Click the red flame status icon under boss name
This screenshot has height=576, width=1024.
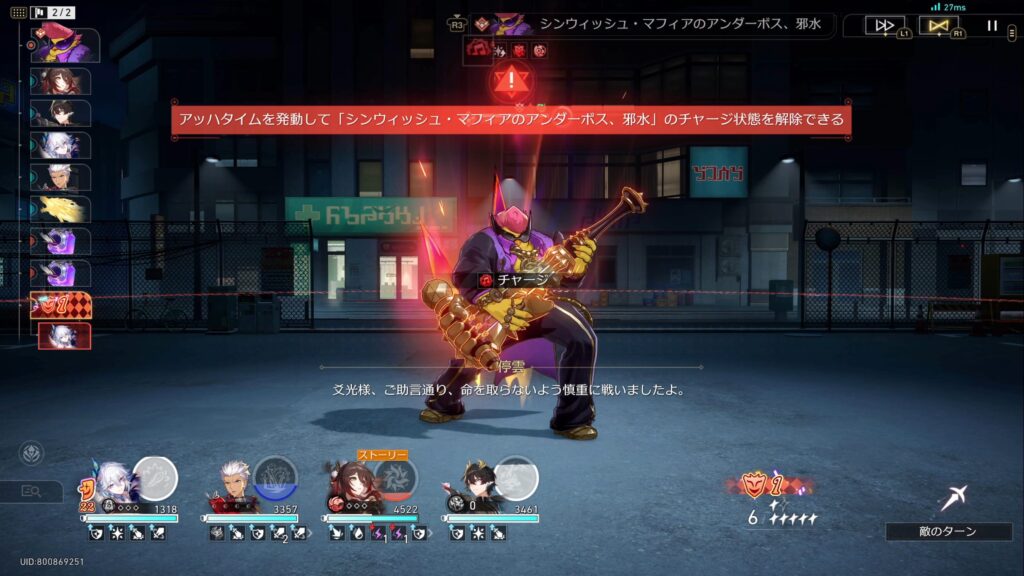478,49
